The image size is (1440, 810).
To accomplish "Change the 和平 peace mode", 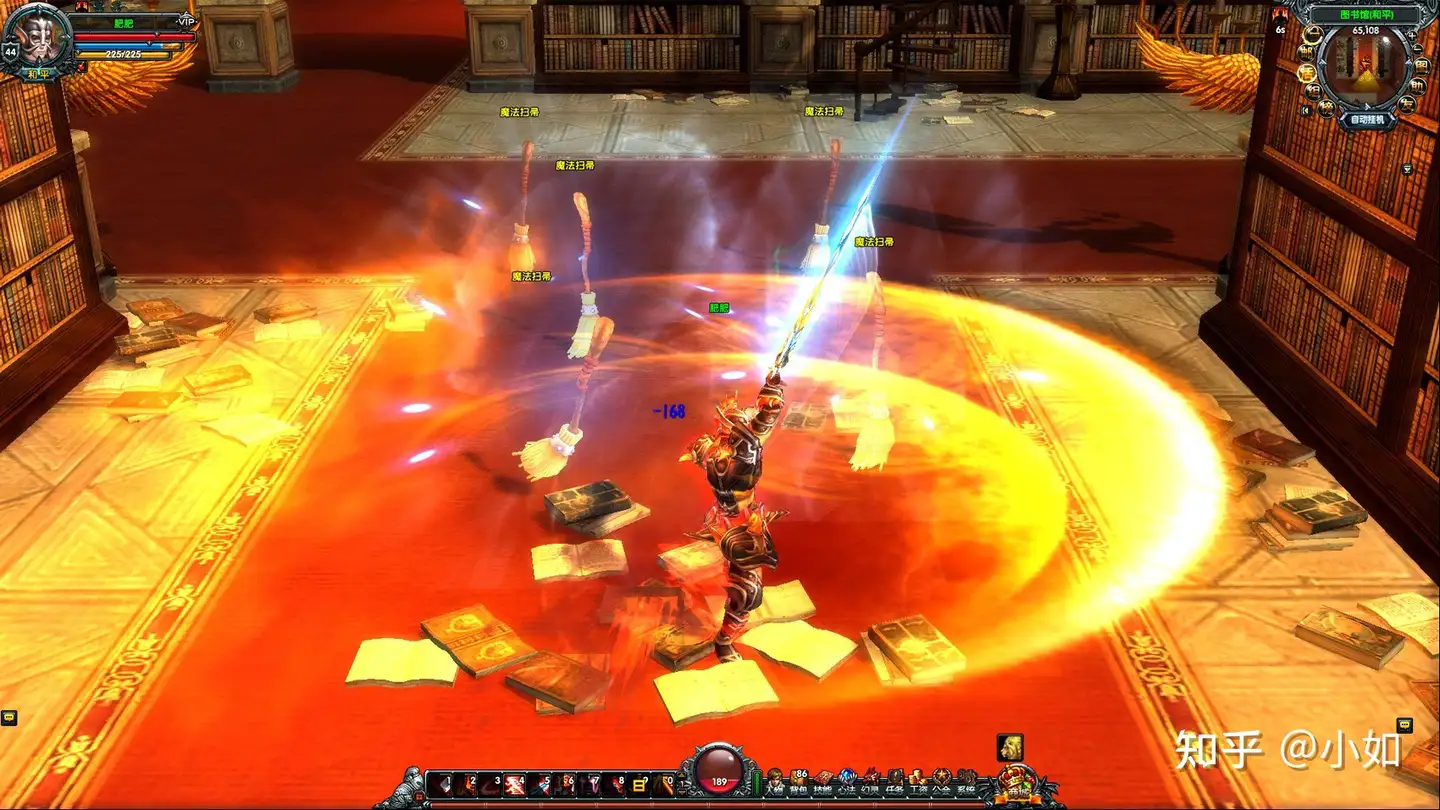I will (39, 72).
